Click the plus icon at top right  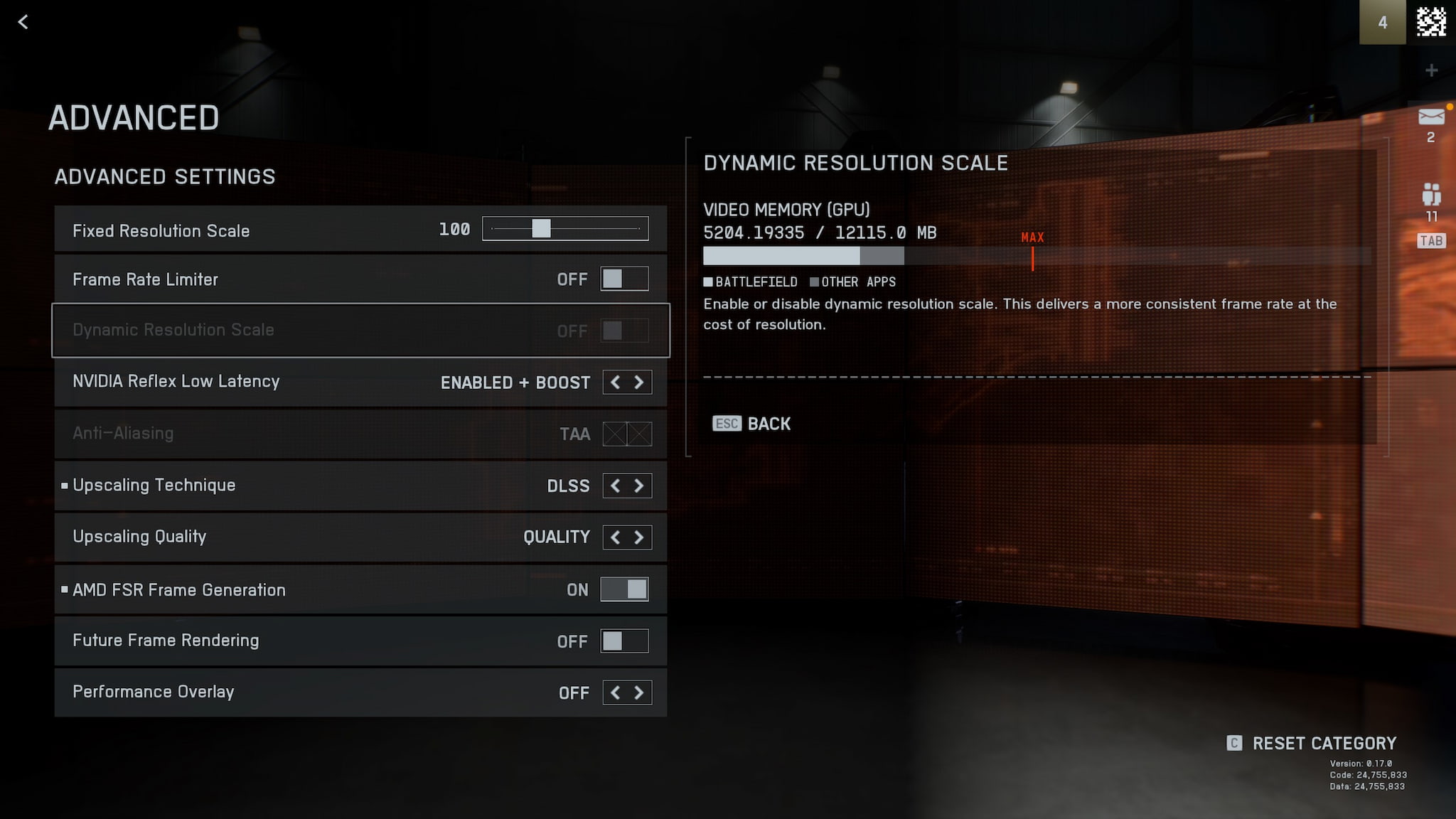point(1431,70)
